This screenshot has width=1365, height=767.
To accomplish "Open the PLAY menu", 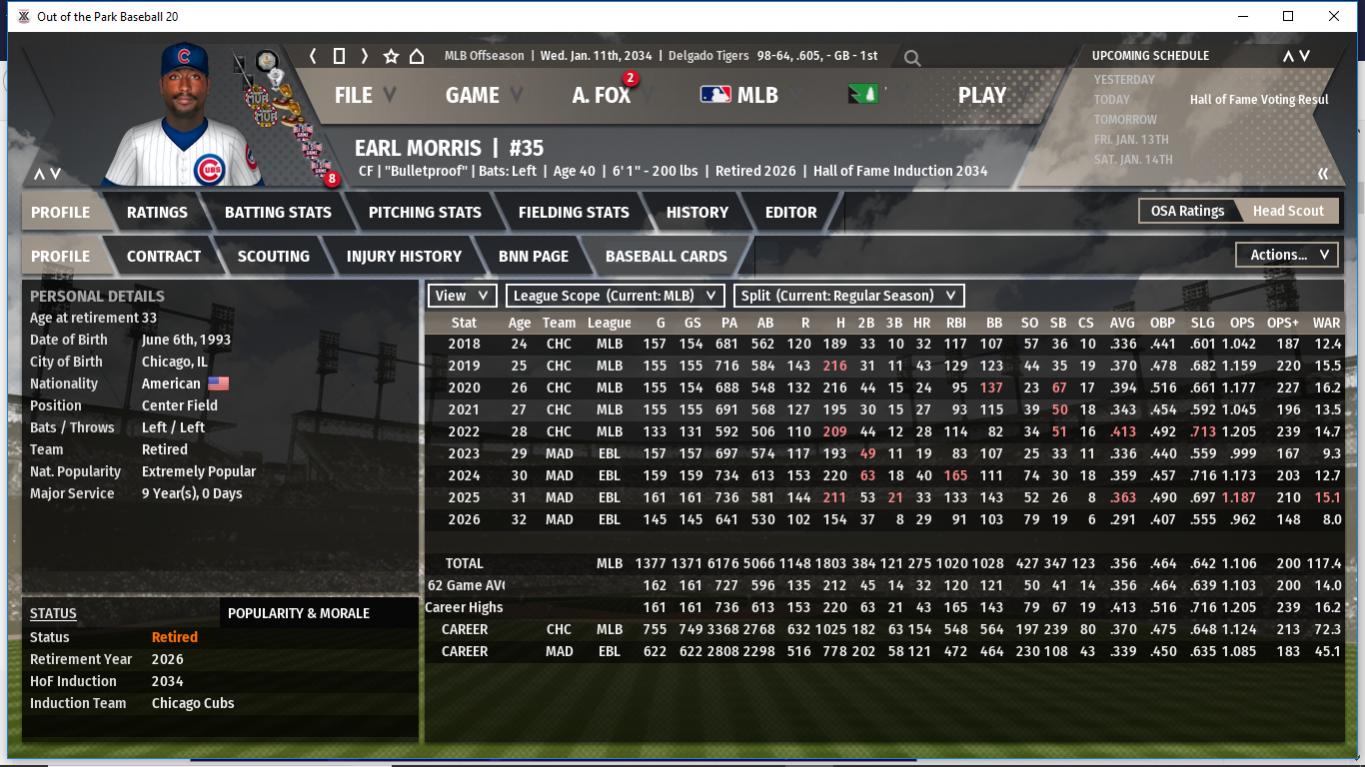I will [981, 95].
